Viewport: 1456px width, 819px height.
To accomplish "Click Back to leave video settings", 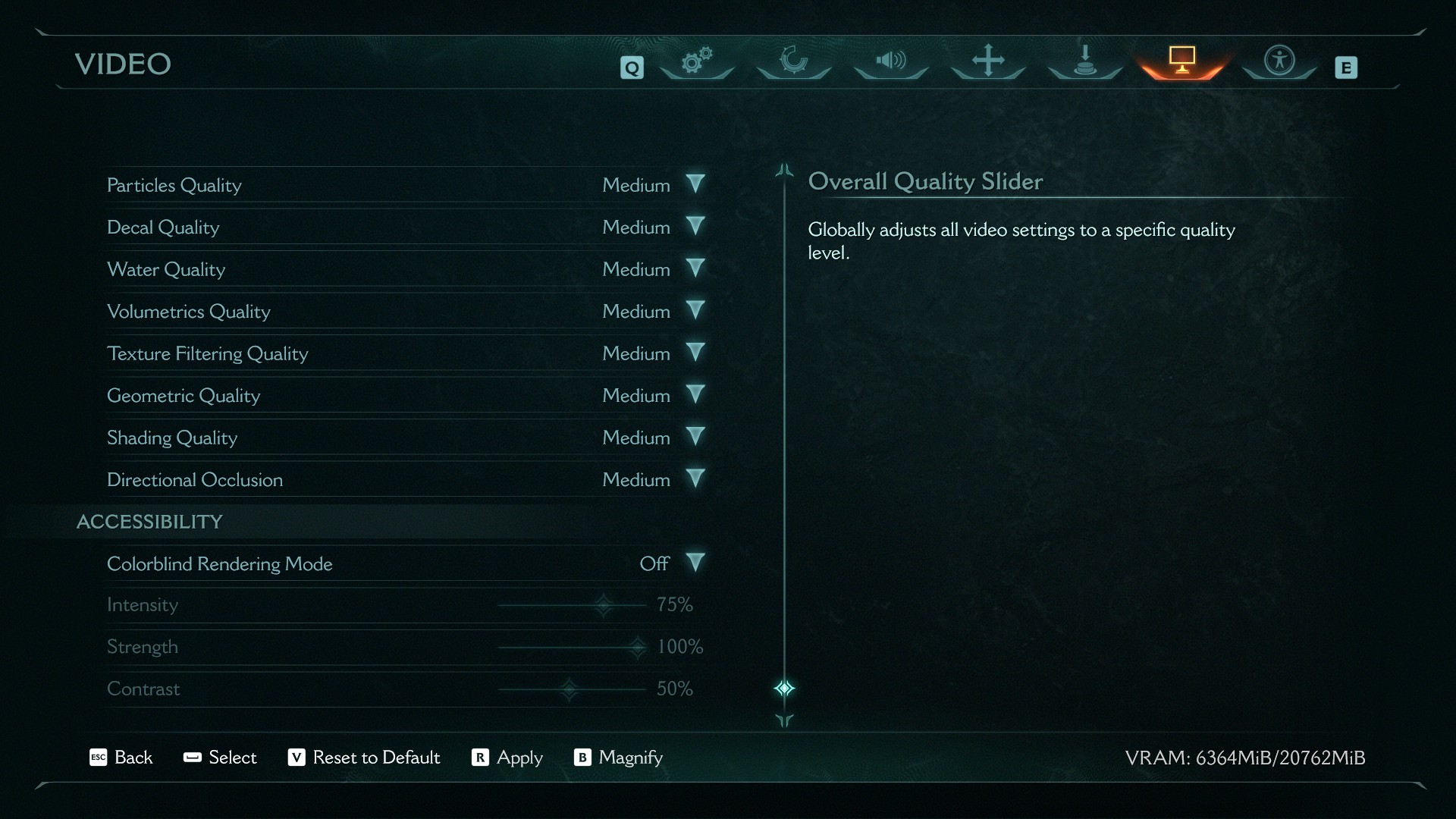I will [x=122, y=758].
